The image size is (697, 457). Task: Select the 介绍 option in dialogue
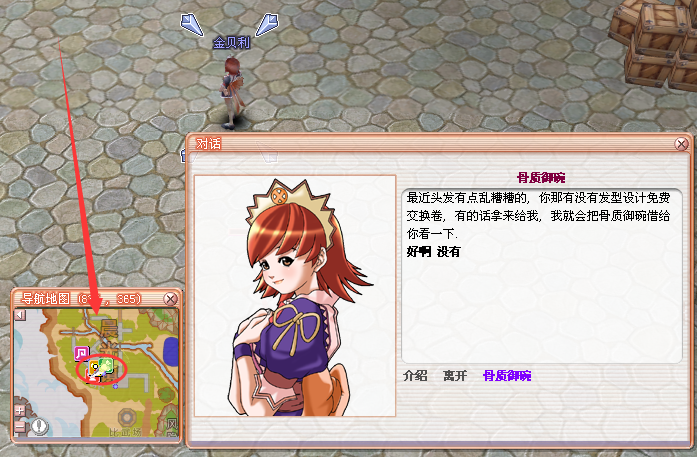[x=415, y=376]
